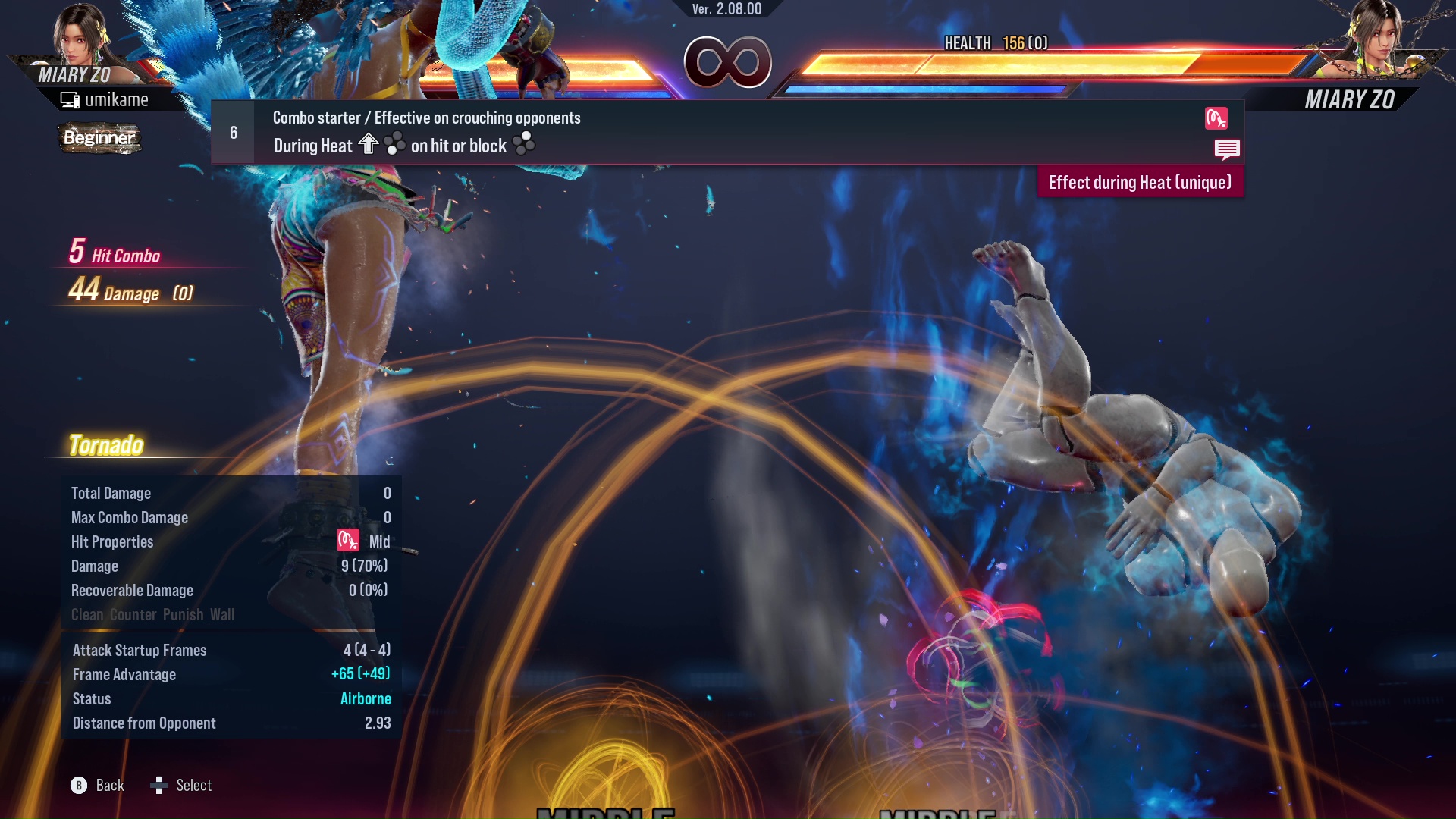Toggle the Wall condition label

(224, 614)
